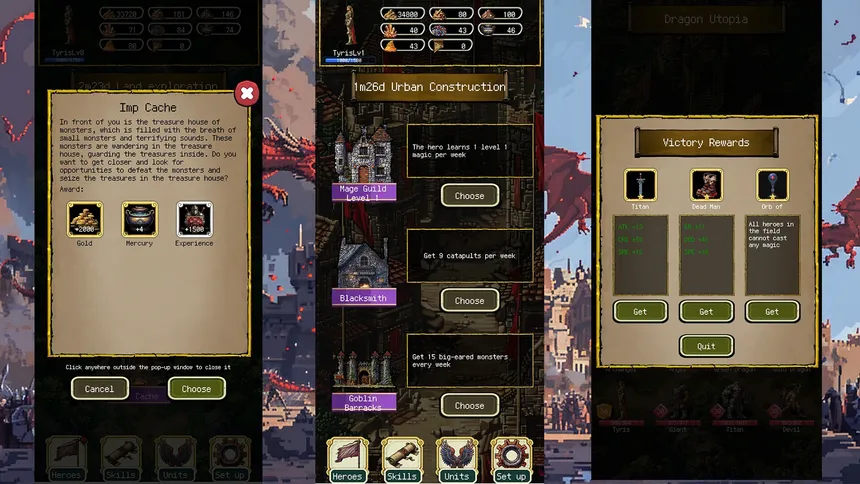Claim the Dead Man reward with Get

point(706,311)
